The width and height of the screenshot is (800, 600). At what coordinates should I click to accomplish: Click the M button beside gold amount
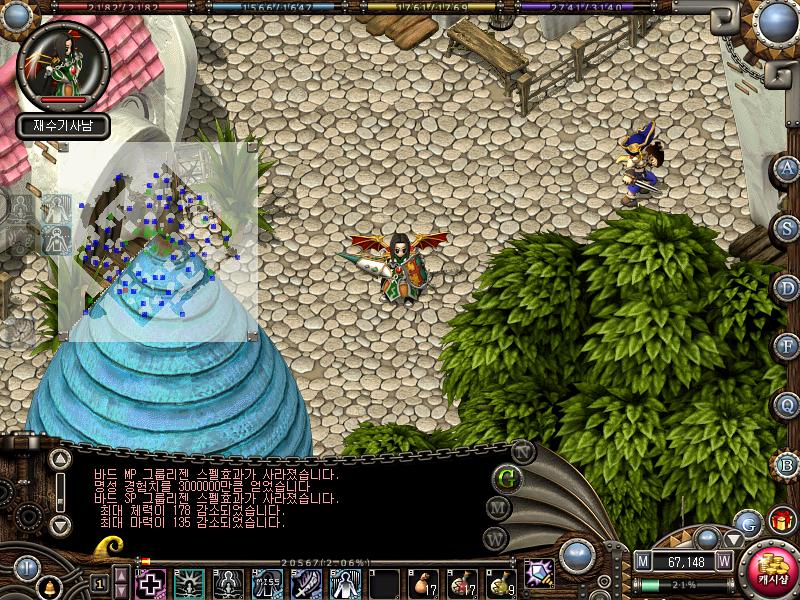(x=643, y=562)
